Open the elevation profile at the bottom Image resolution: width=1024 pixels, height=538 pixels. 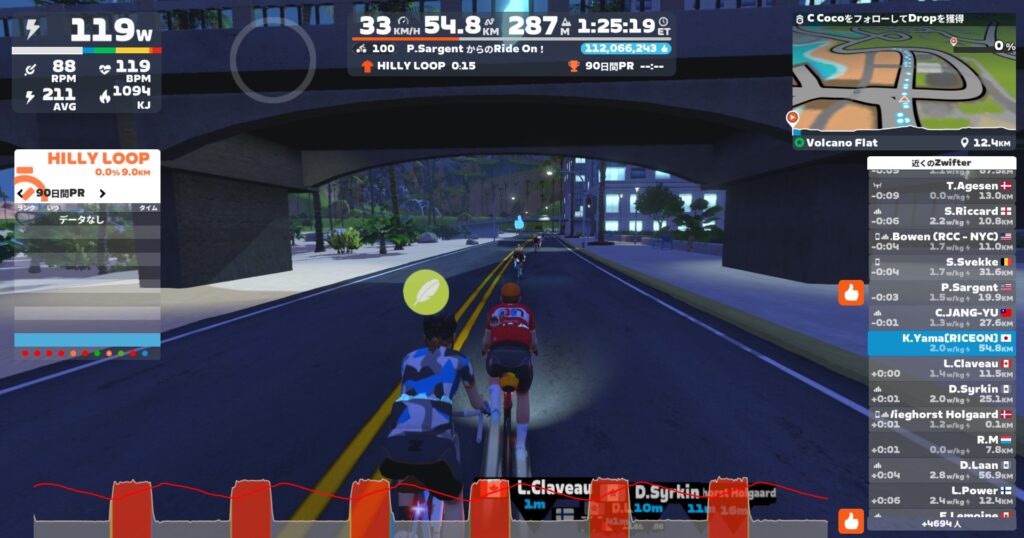(x=430, y=510)
